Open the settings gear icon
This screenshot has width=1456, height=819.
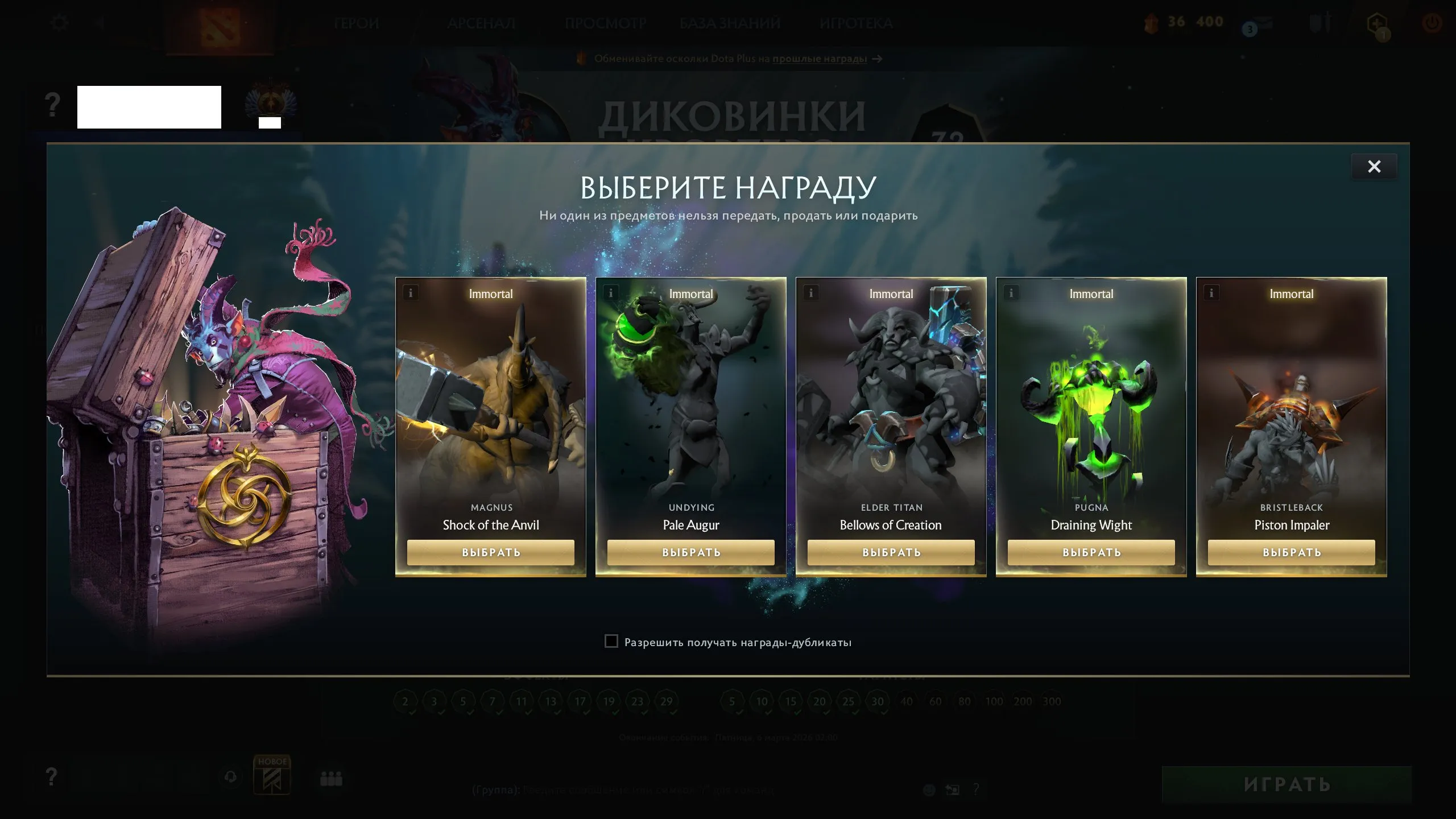click(60, 22)
